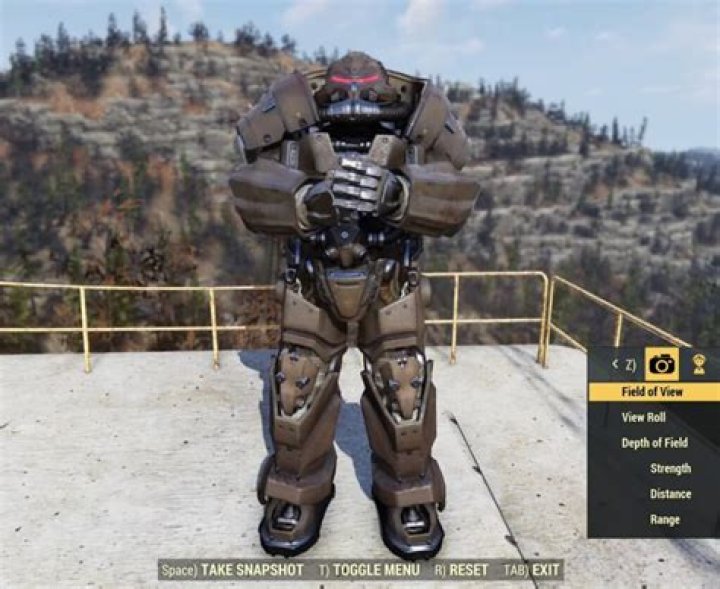This screenshot has height=589, width=720.
Task: Open the Depth of Field option
Action: tap(654, 443)
